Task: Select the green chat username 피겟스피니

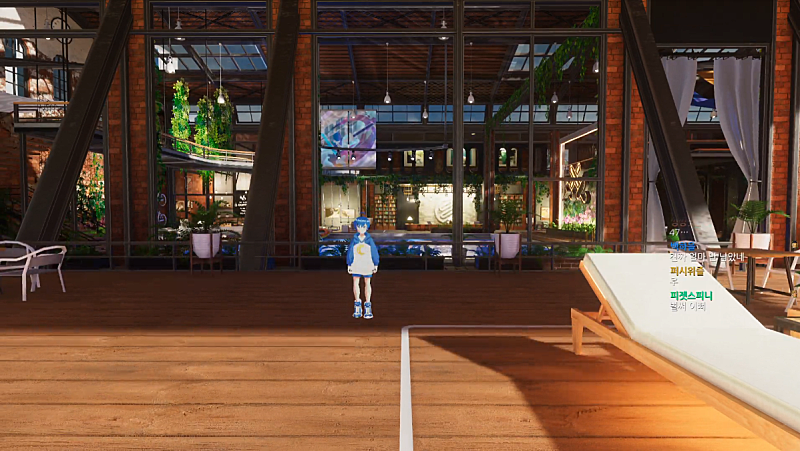Action: [x=692, y=296]
